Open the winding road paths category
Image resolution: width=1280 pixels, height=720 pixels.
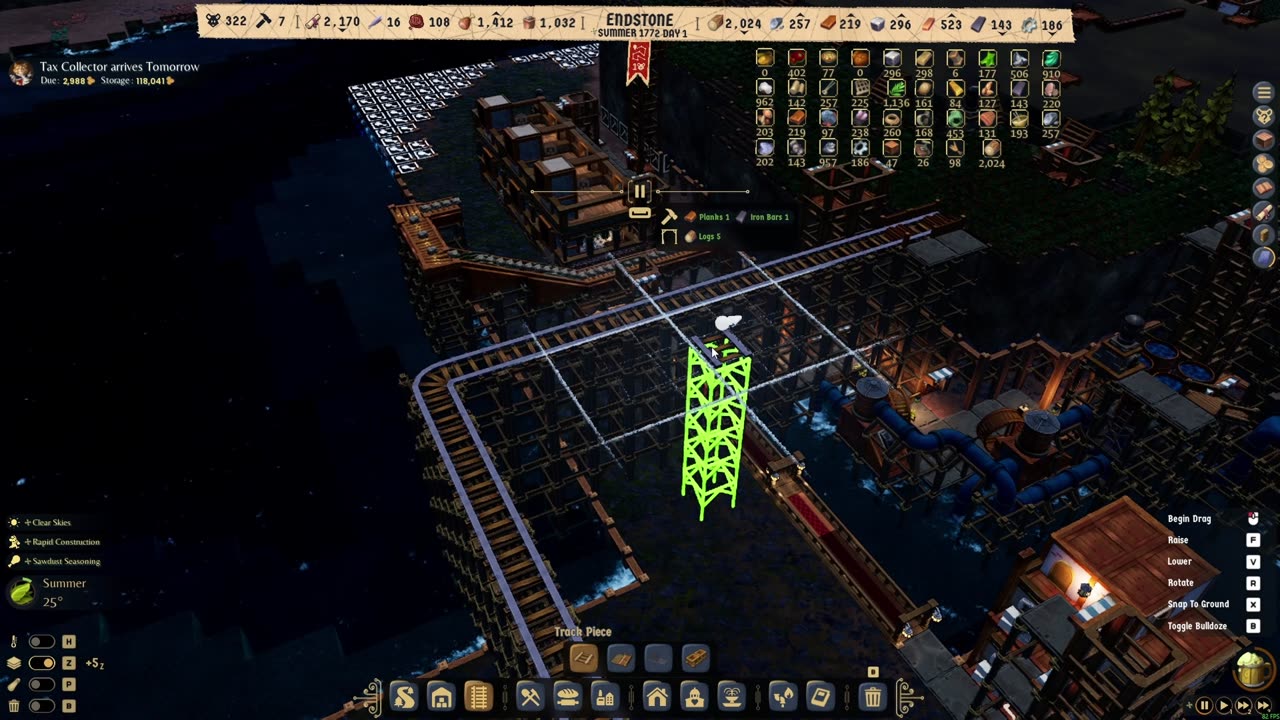403,696
